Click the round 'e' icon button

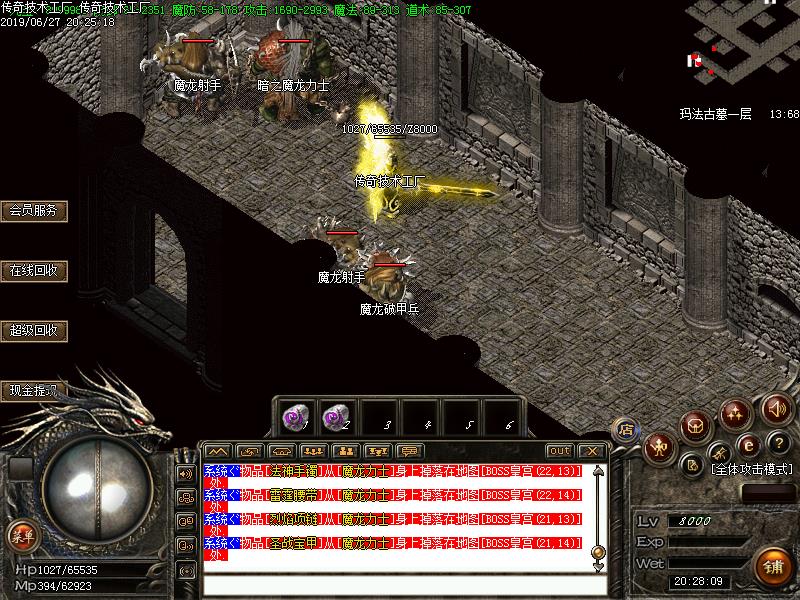[746, 445]
